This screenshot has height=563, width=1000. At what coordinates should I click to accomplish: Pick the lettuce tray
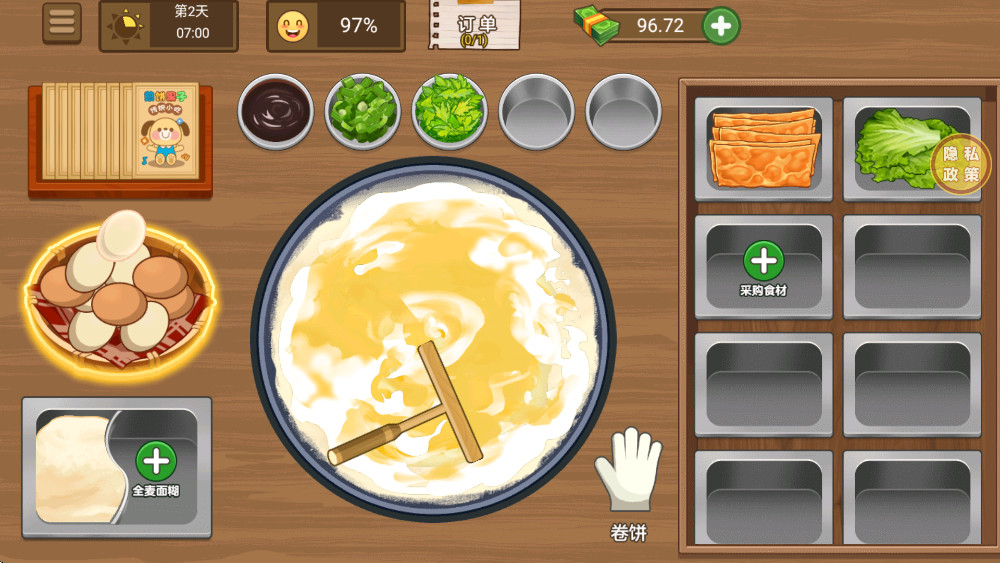tap(900, 148)
